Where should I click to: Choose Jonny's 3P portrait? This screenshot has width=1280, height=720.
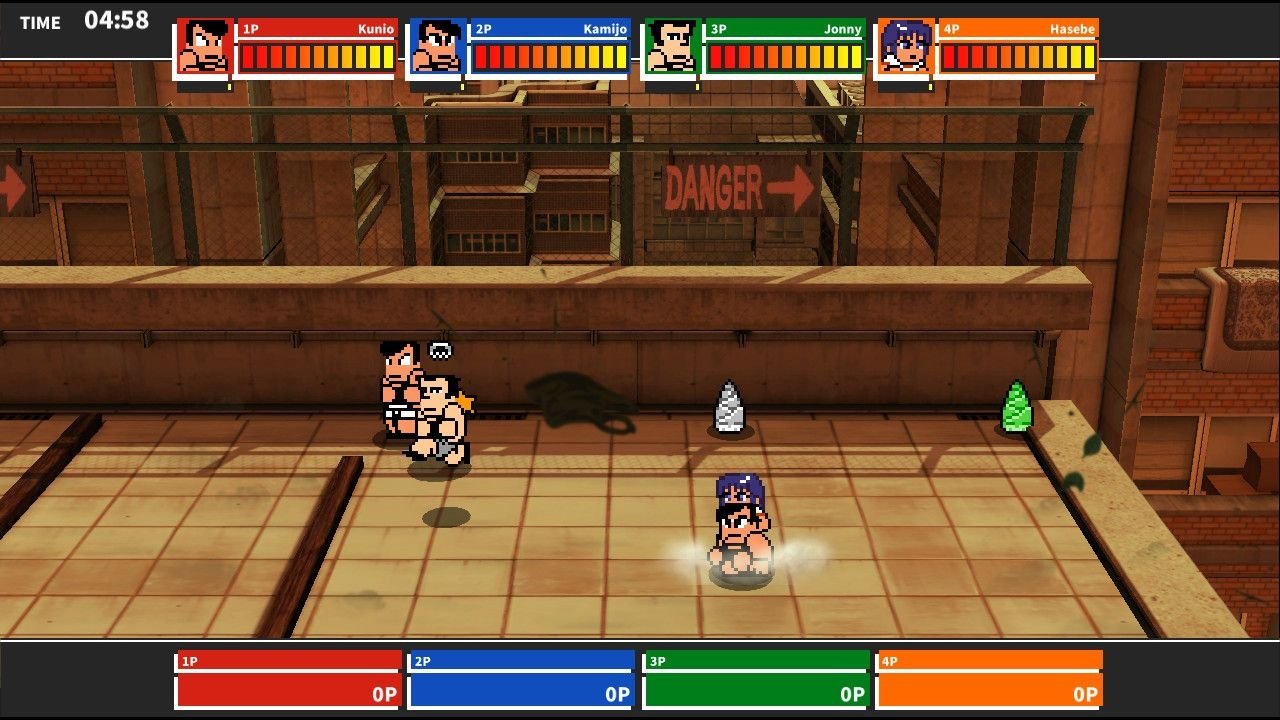[671, 47]
